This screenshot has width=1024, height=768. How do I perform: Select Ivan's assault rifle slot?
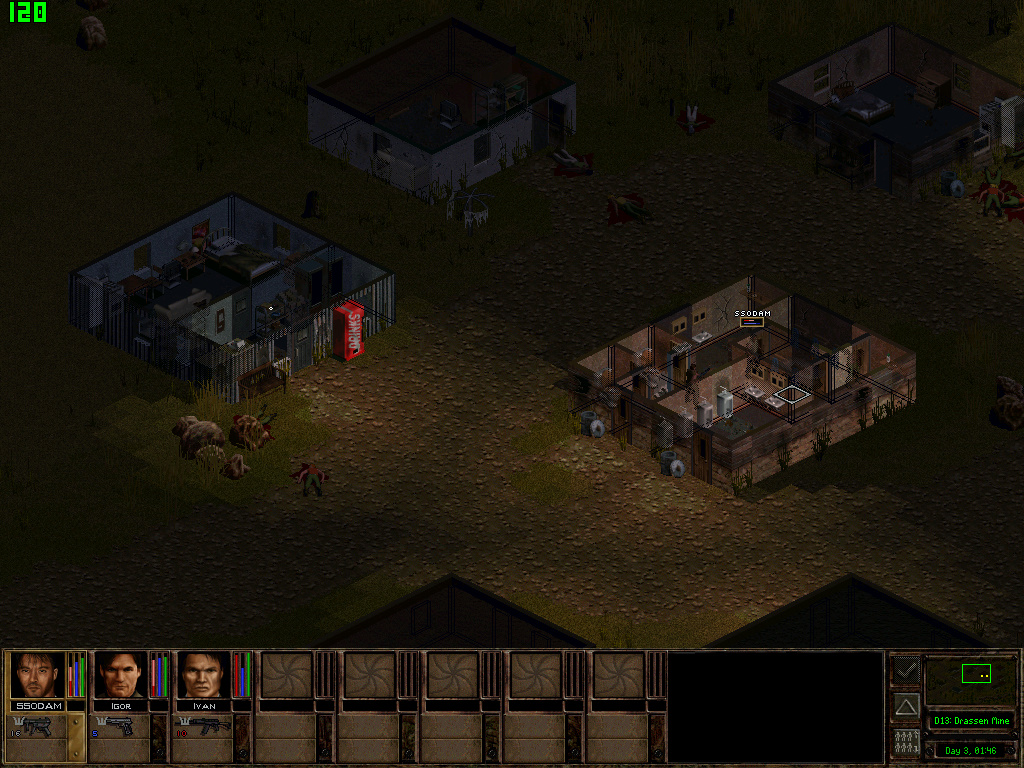pos(204,727)
